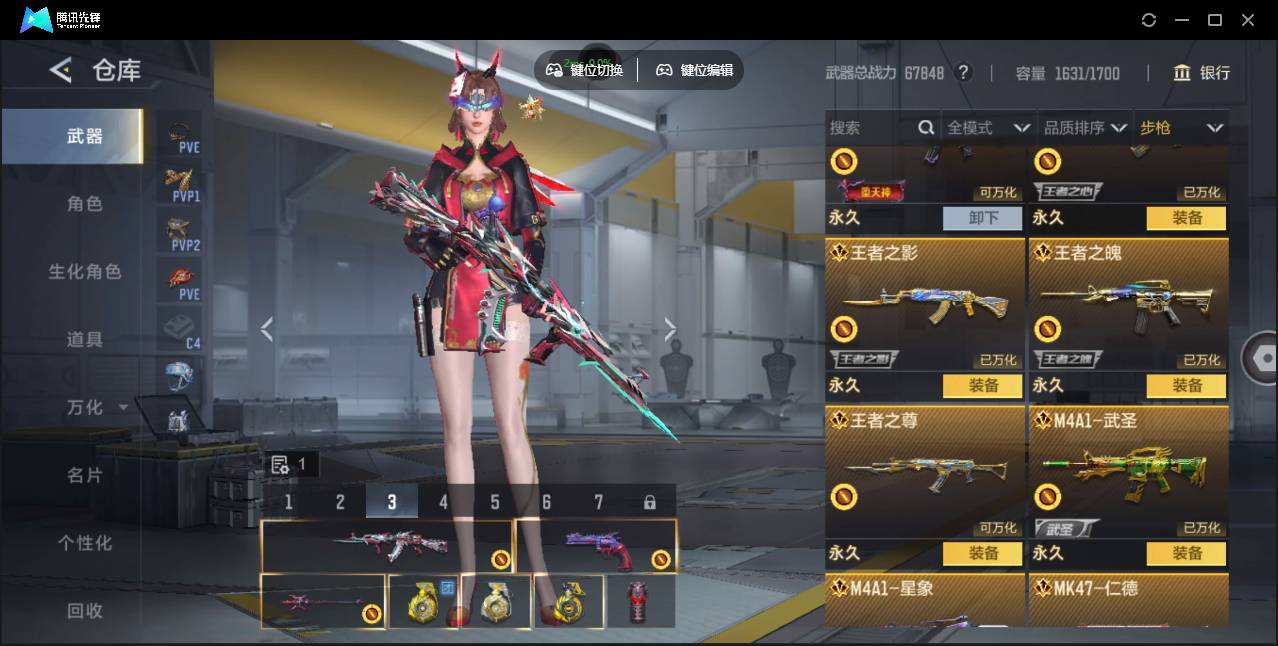Switch to the 角色 category
The height and width of the screenshot is (646, 1278).
(x=85, y=204)
